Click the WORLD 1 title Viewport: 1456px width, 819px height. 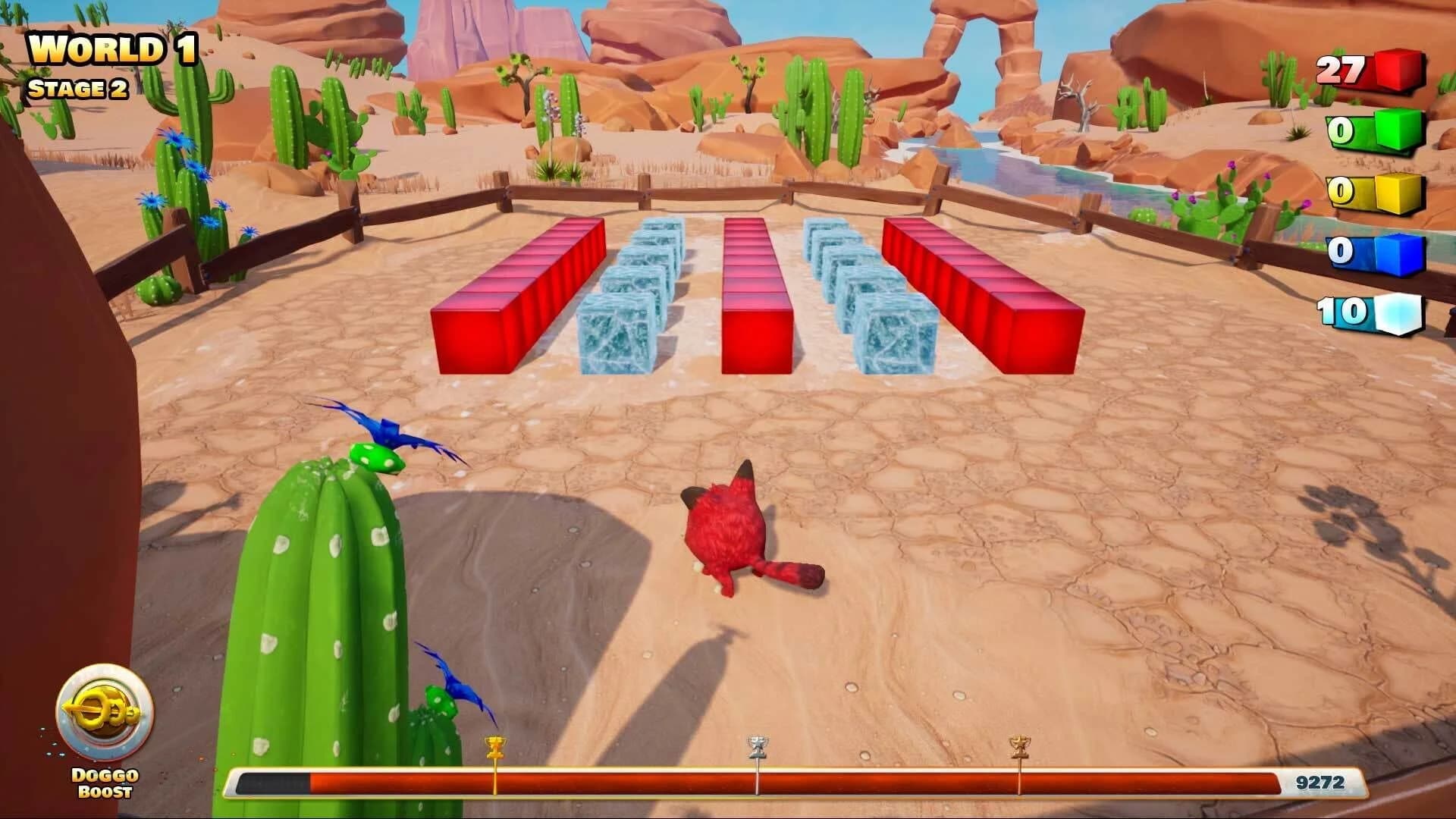pyautogui.click(x=114, y=49)
